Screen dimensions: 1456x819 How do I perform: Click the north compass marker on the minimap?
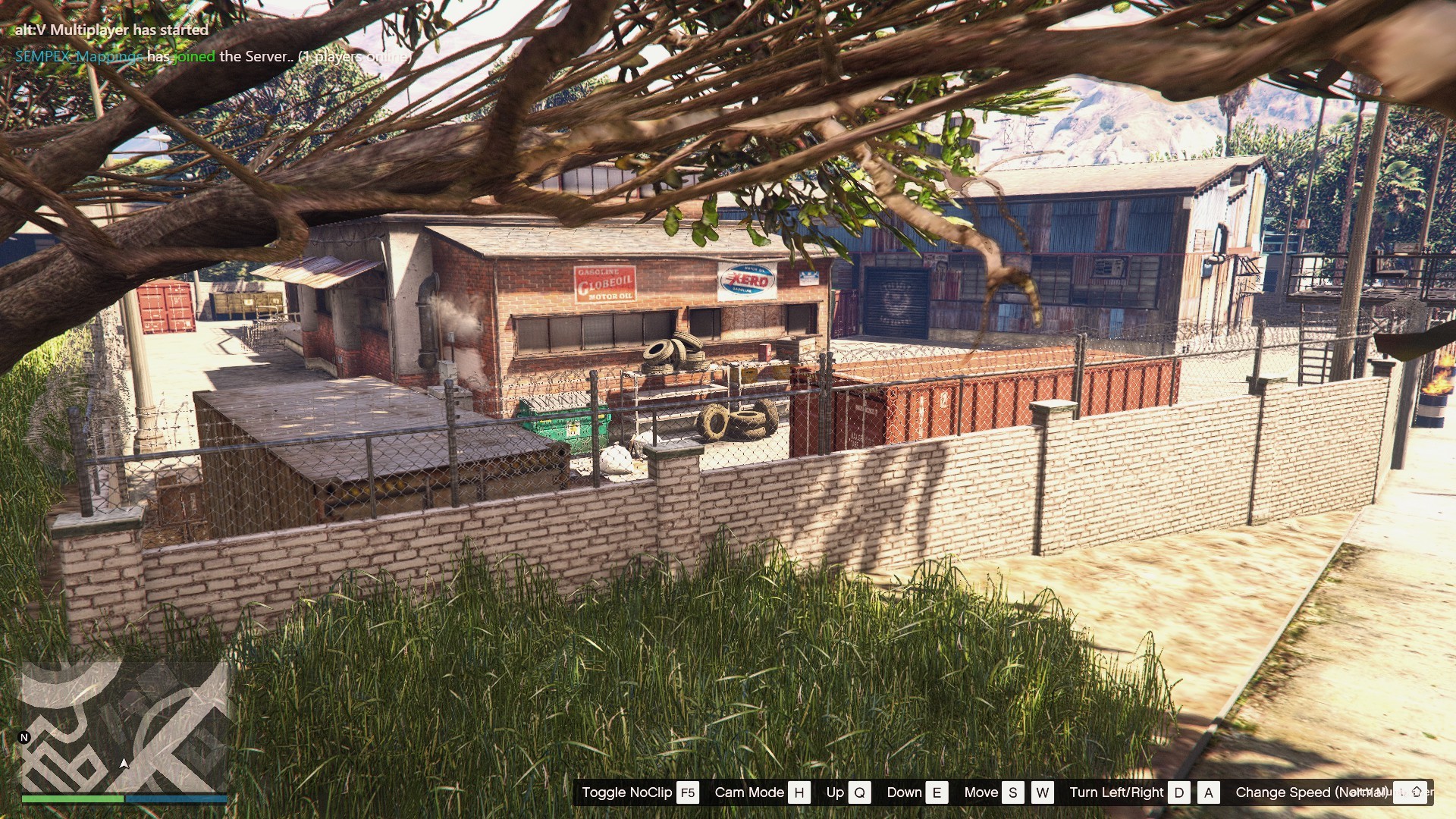tap(24, 737)
